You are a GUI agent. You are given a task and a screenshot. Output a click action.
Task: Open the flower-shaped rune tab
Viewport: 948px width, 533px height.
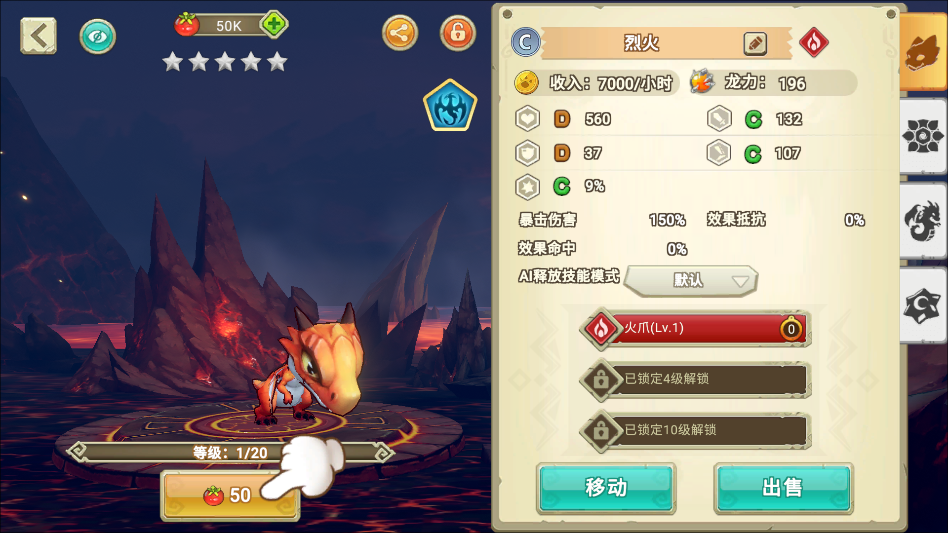(x=922, y=137)
